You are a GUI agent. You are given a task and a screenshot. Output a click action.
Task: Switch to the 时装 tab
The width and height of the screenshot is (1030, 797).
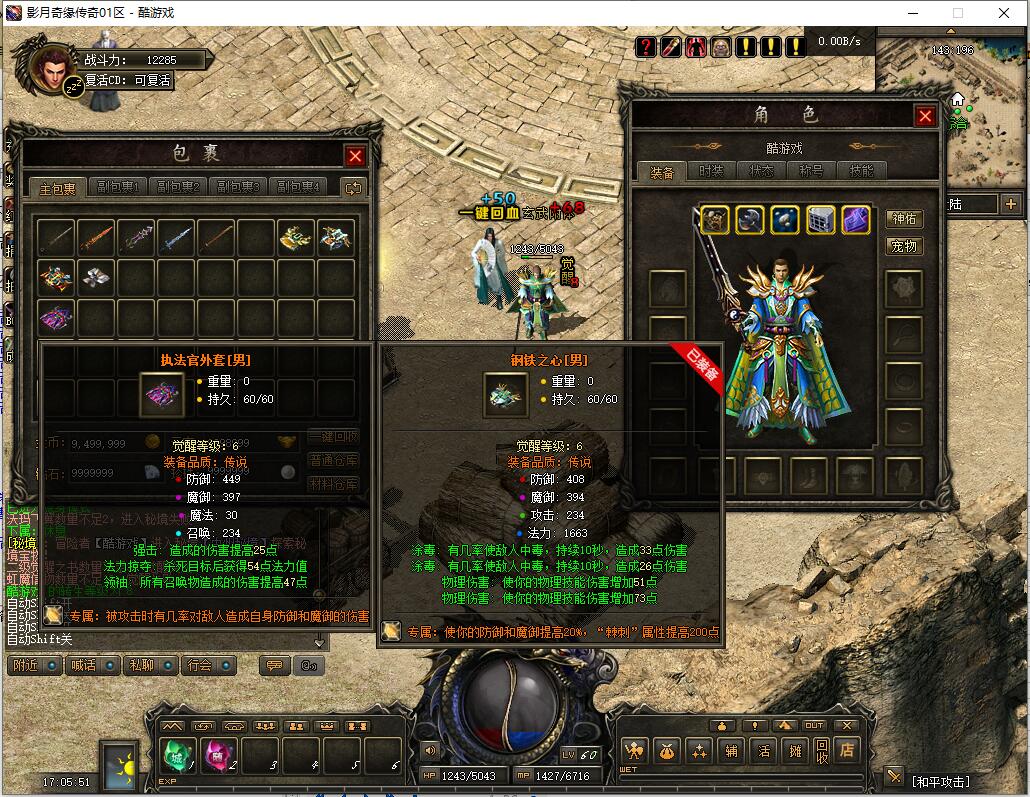[x=711, y=171]
